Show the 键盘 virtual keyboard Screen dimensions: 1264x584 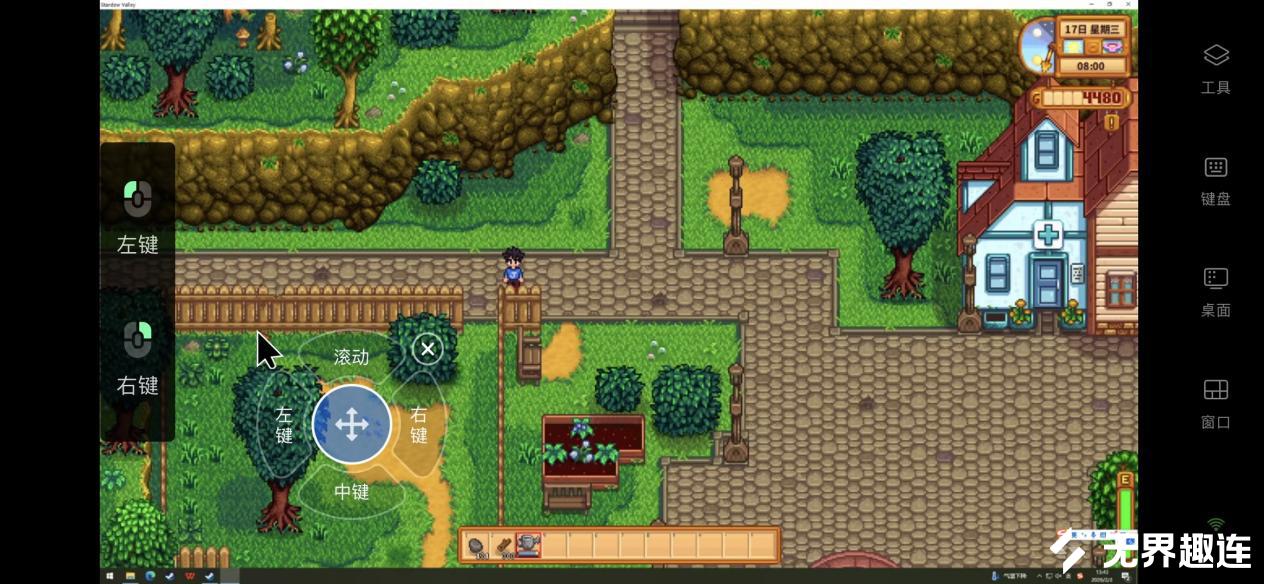click(x=1215, y=180)
